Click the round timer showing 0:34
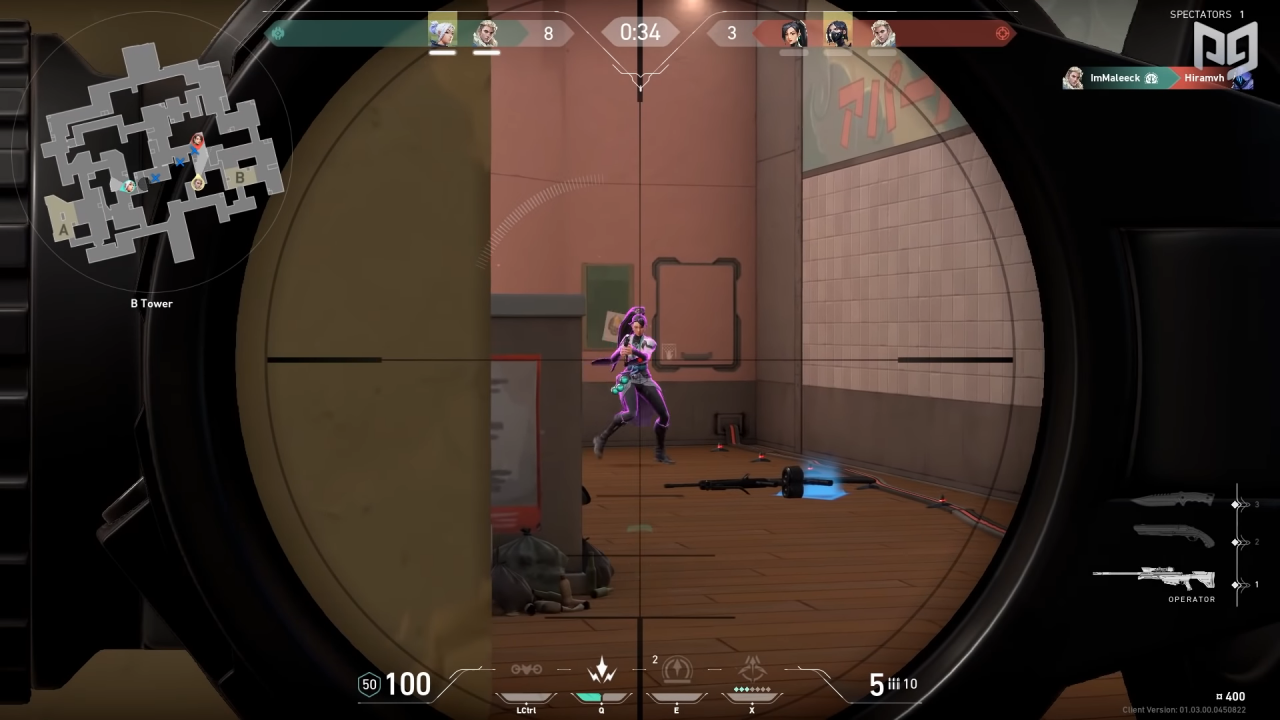This screenshot has width=1280, height=720. [x=639, y=32]
